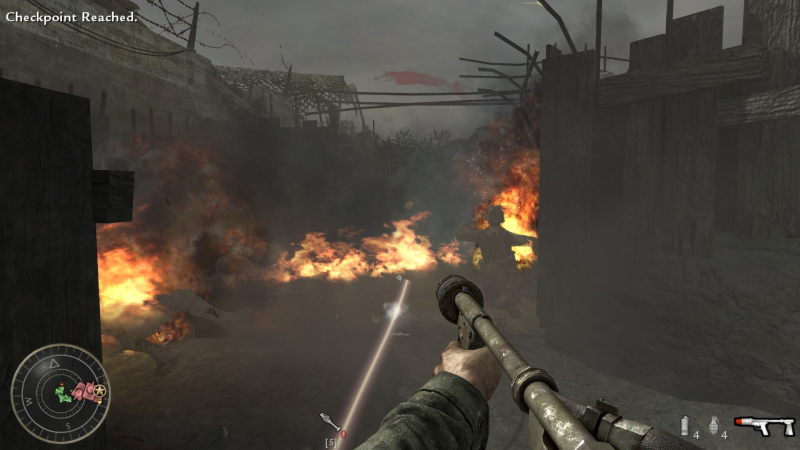Select the gold star objective marker
800x450 pixels.
pyautogui.click(x=102, y=391)
